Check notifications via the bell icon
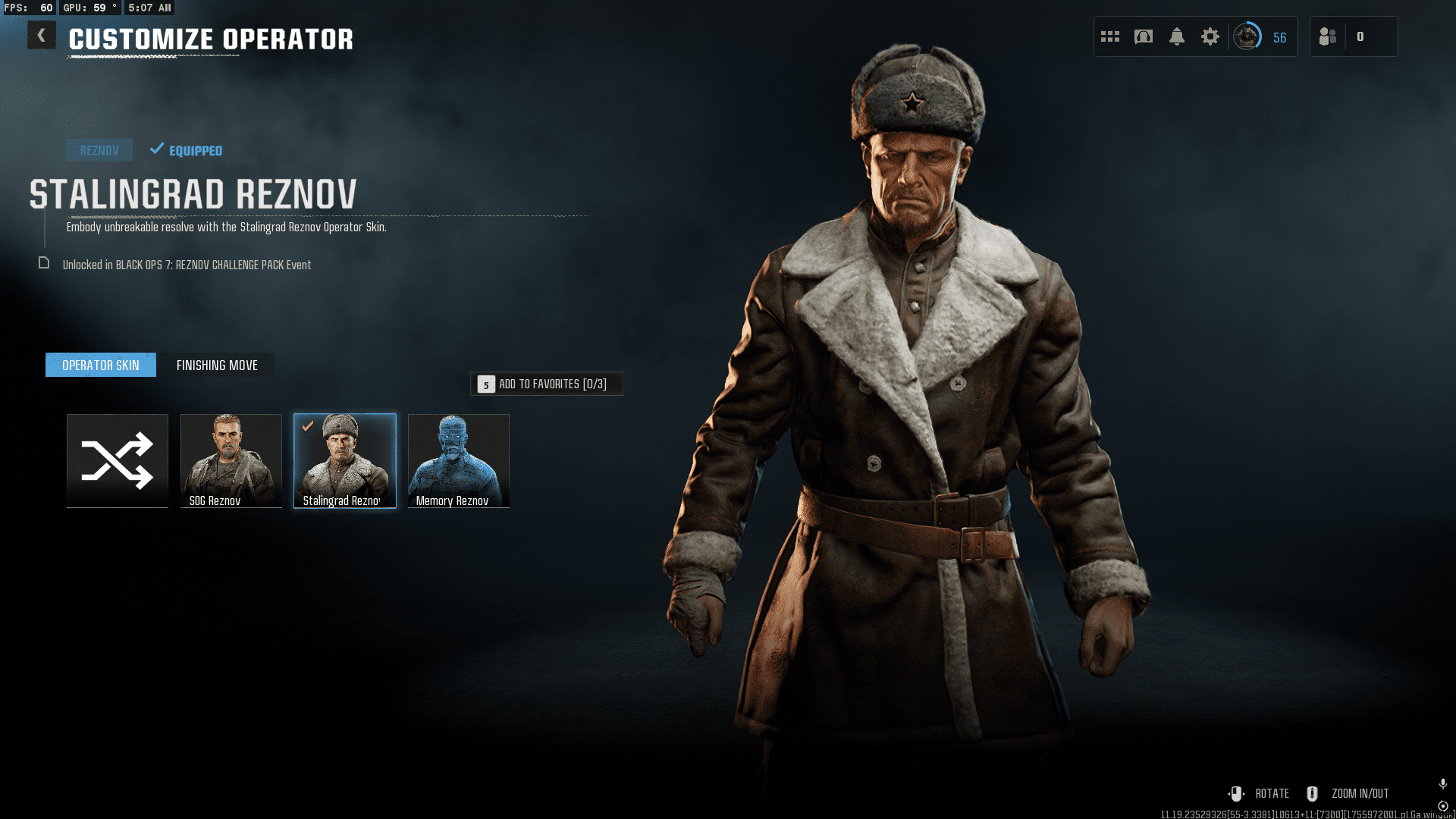This screenshot has width=1456, height=819. coord(1178,36)
